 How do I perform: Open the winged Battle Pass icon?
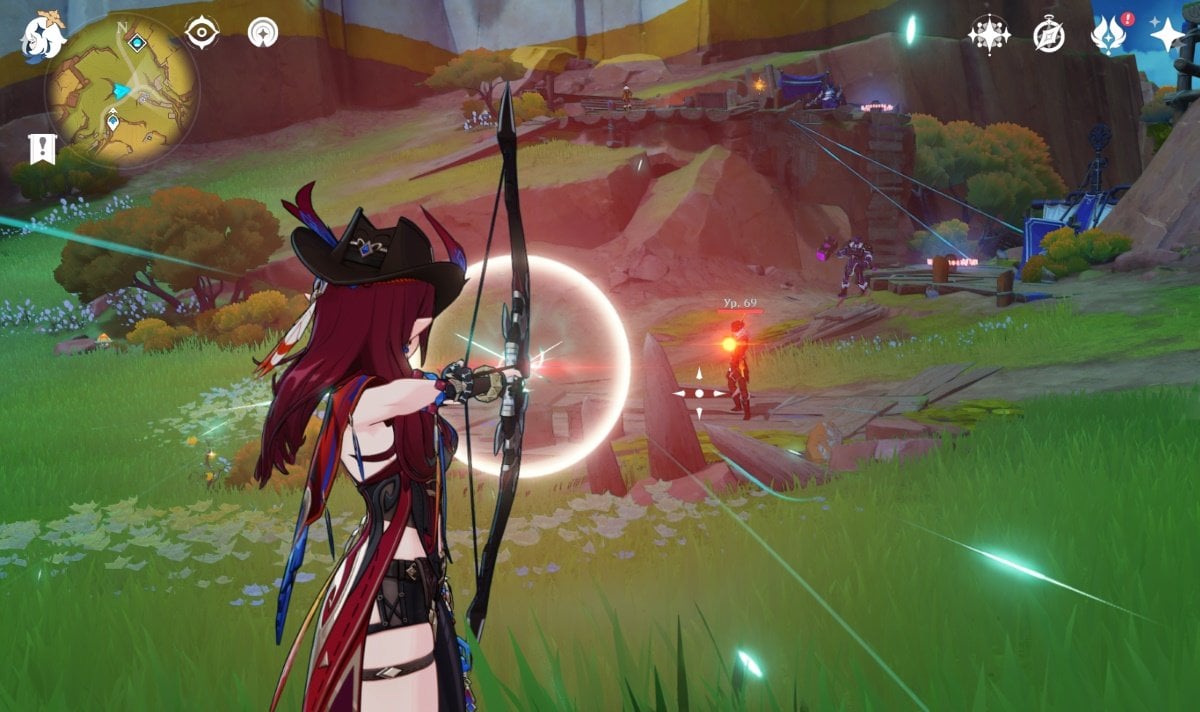coord(1108,36)
